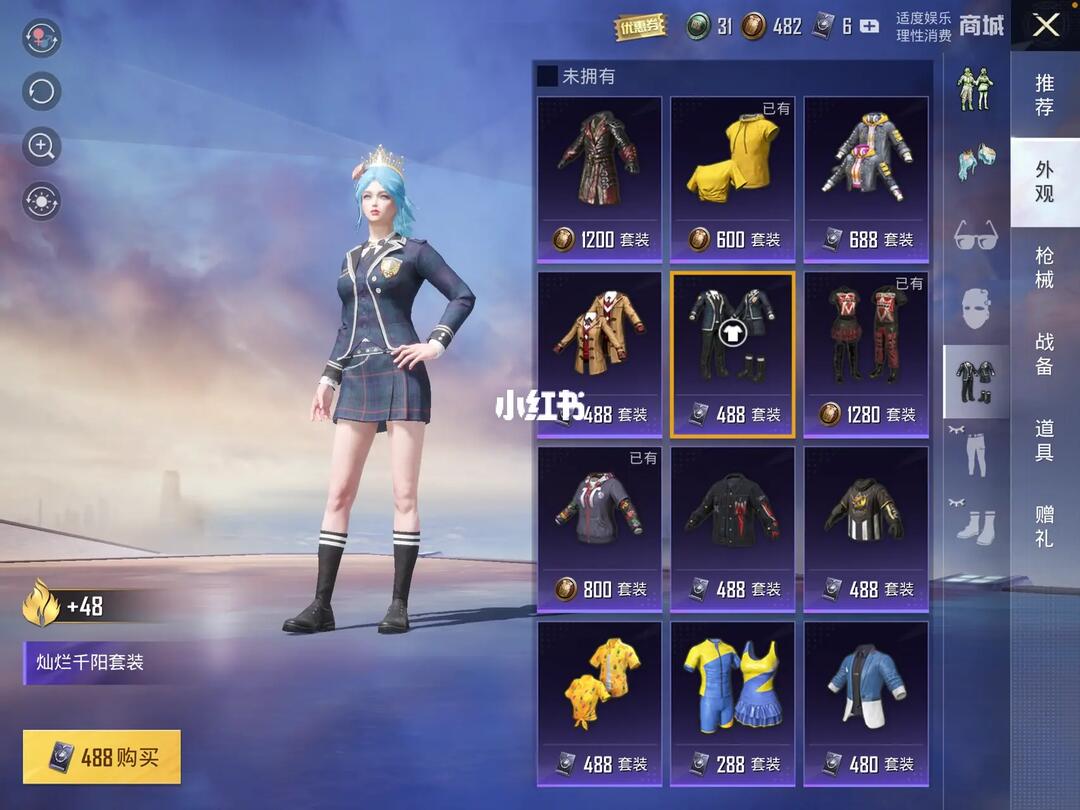Choose the yellow hoodie set for 600
Viewport: 1080px width, 810px height.
pos(732,179)
